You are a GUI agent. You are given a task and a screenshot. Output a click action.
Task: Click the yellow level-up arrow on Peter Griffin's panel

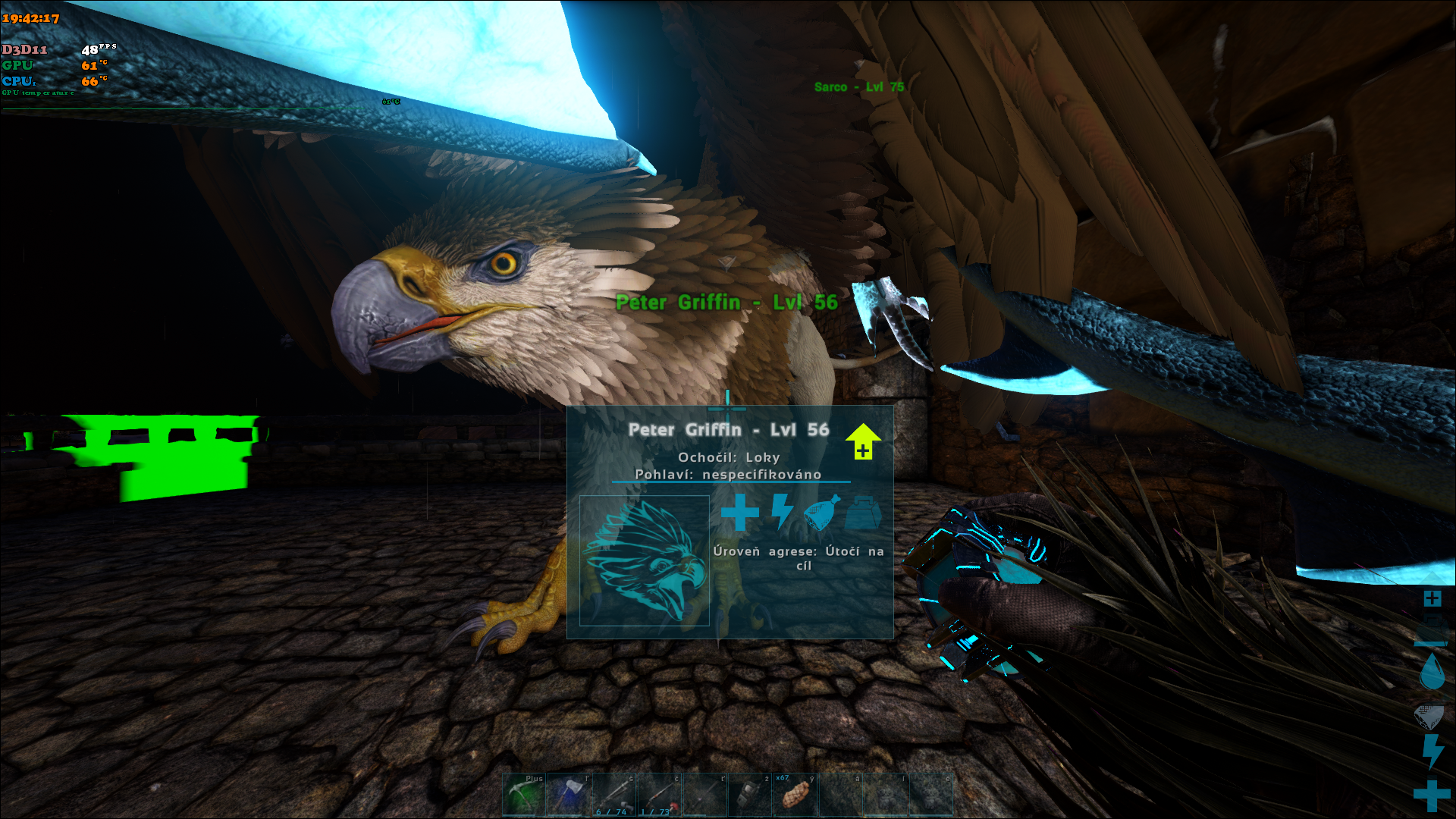pos(863,441)
